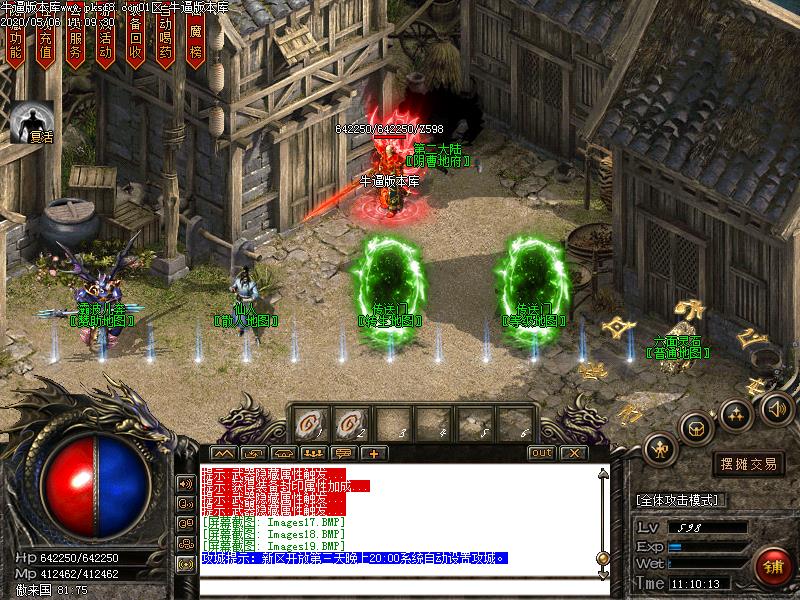Image resolution: width=800 pixels, height=600 pixels.
Task: Open the 装备回收 equipment recycle banner
Action: pos(136,42)
